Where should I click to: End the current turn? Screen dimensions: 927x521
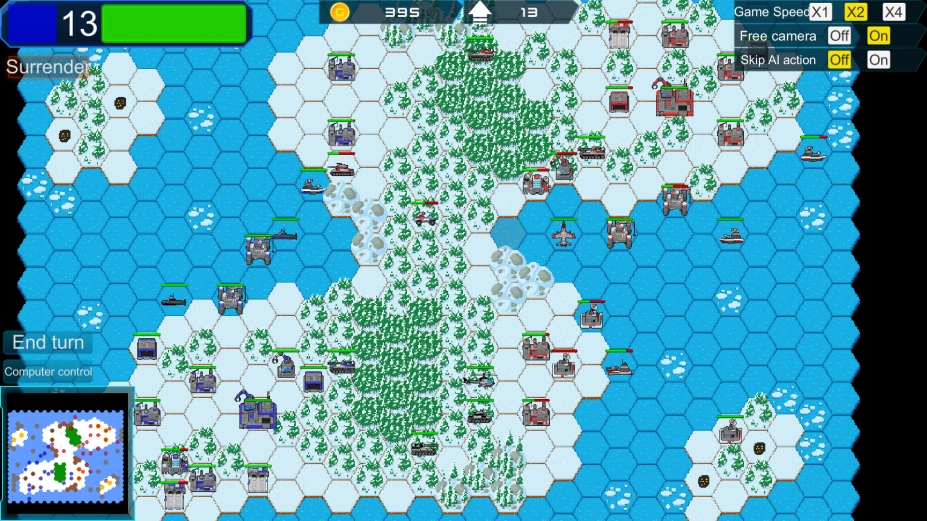coord(48,343)
